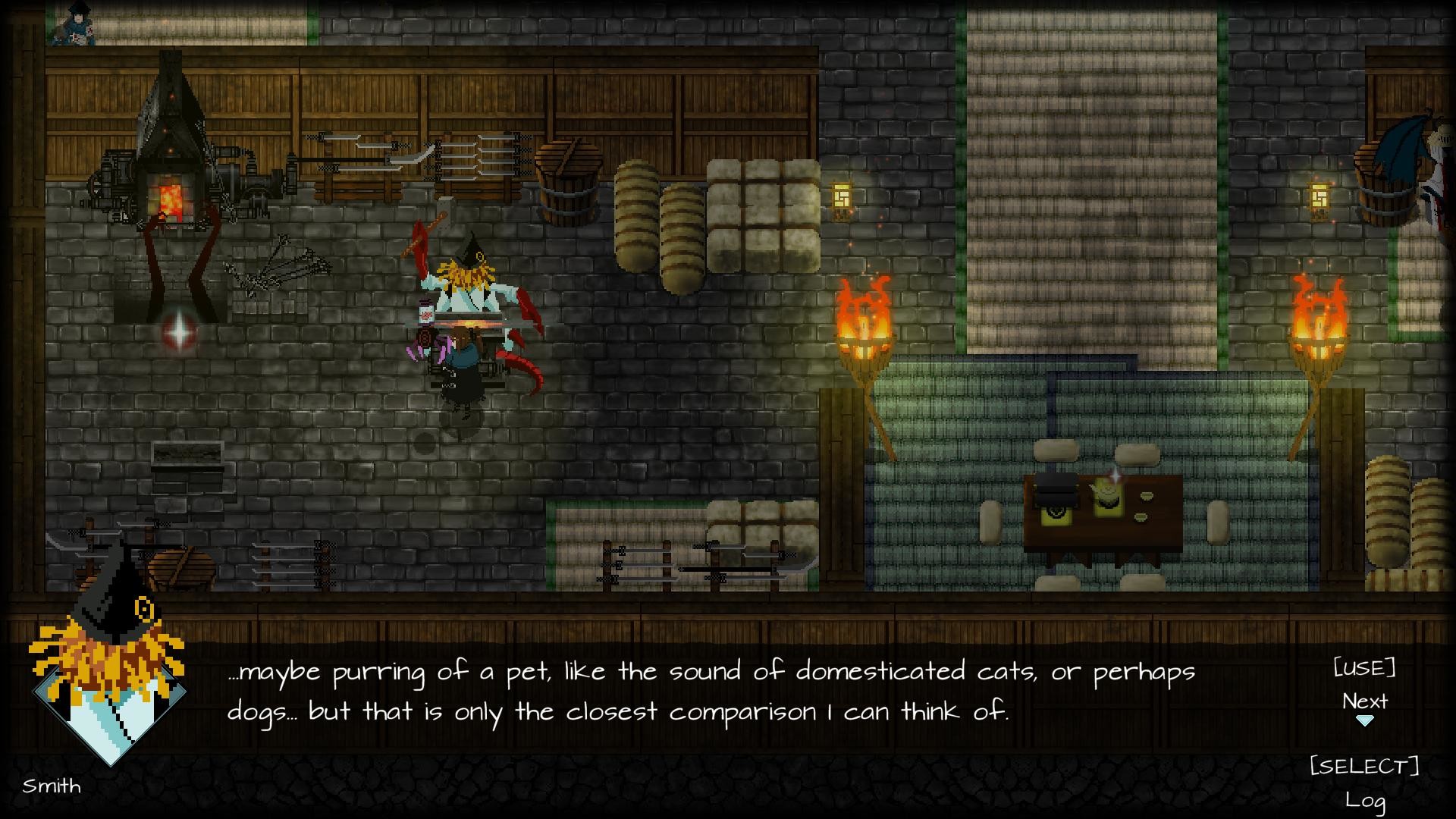Click the cyan diamond arrow under Next
This screenshot has width=1456, height=819.
(1365, 723)
